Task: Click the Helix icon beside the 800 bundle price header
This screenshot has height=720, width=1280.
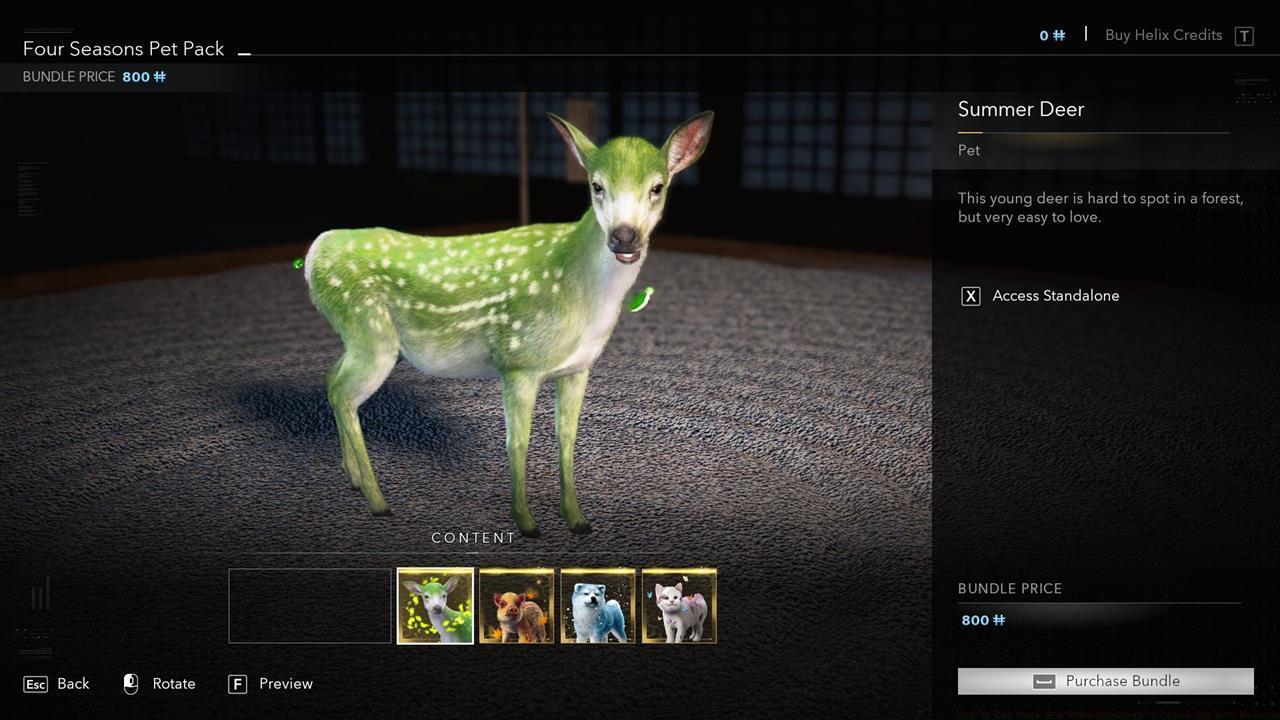Action: tap(161, 76)
